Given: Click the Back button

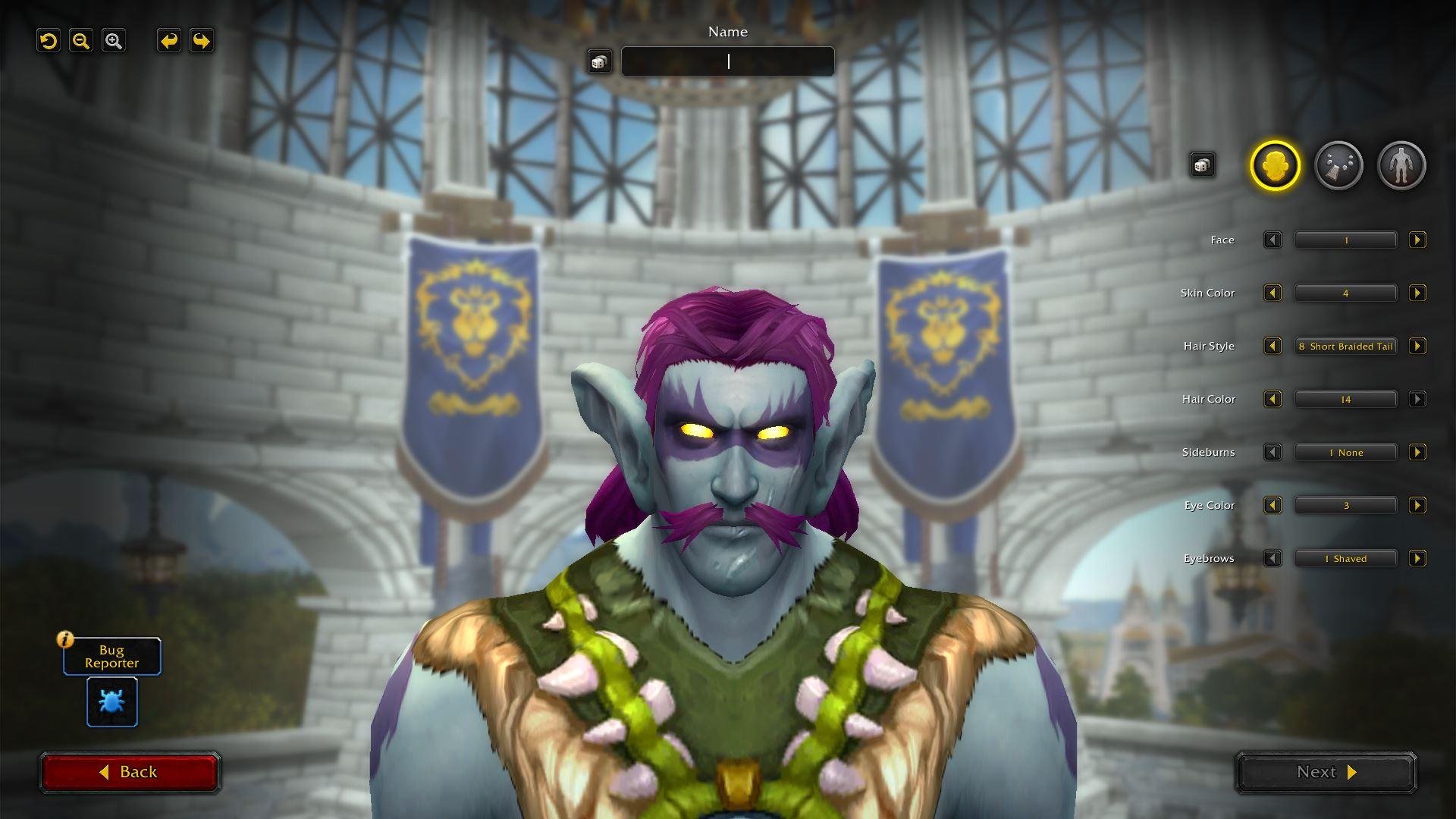Looking at the screenshot, I should (130, 771).
